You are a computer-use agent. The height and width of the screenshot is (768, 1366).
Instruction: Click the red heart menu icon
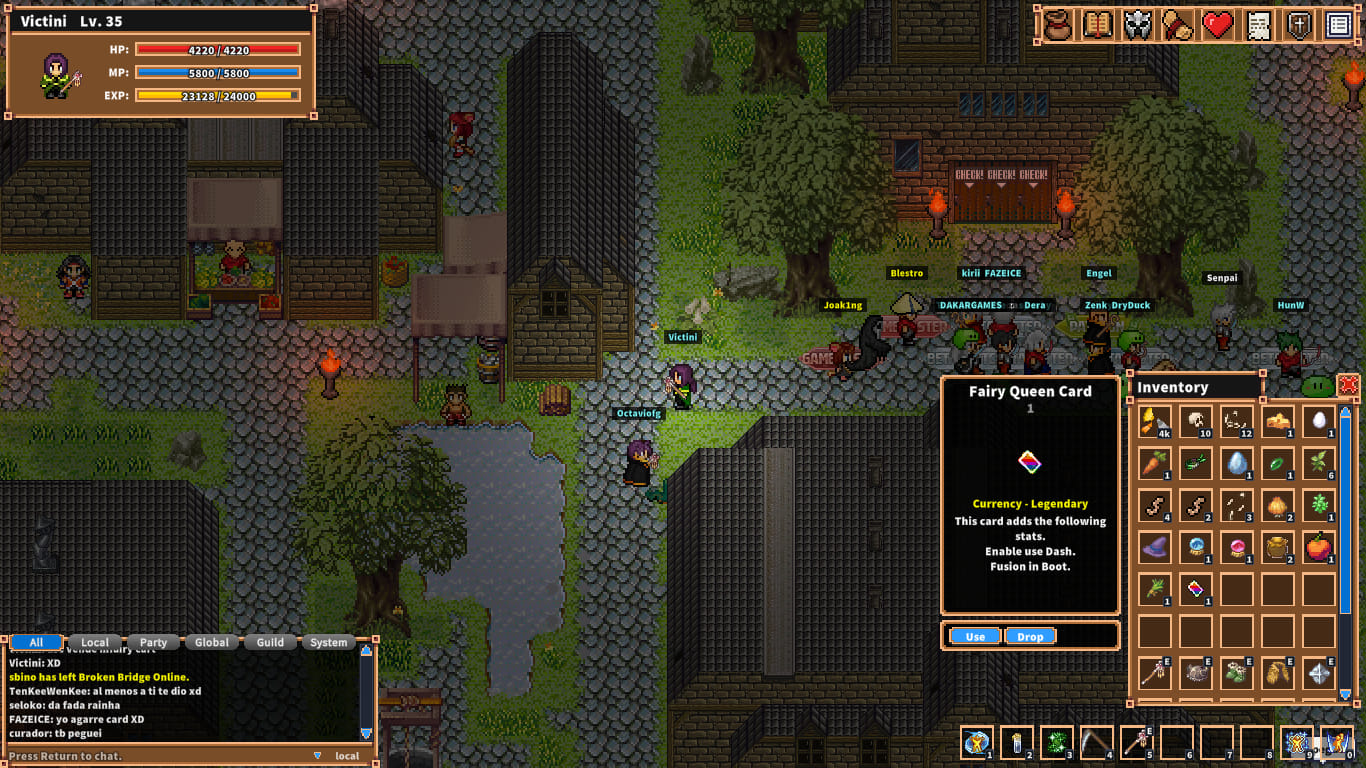coord(1218,25)
